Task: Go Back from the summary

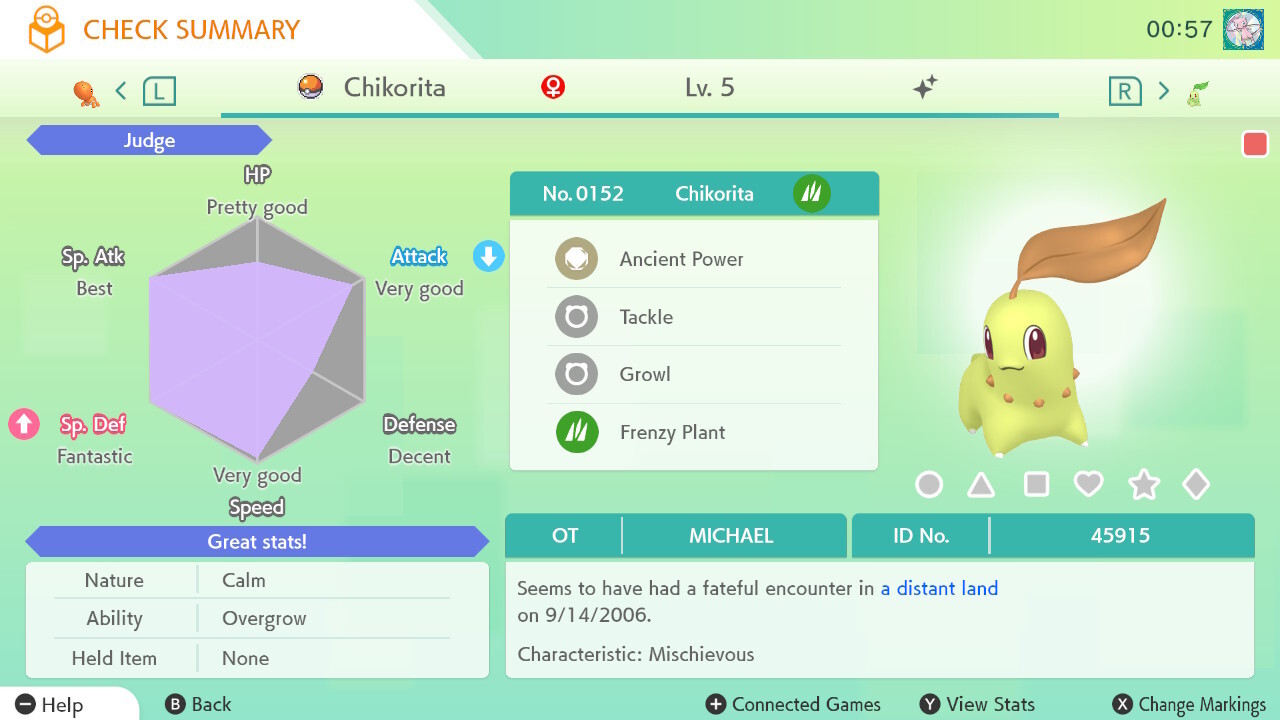Action: [199, 705]
